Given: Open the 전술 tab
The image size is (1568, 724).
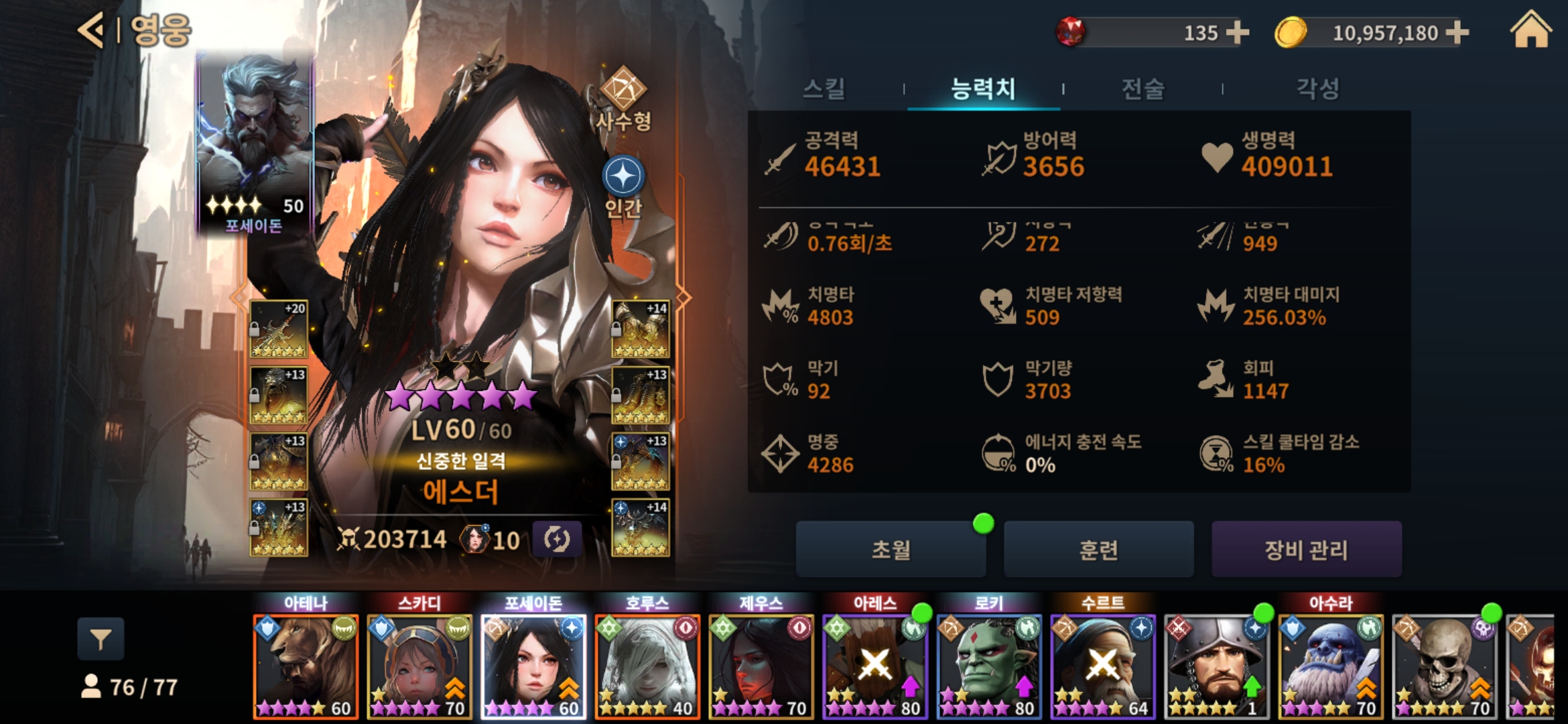Looking at the screenshot, I should (x=1142, y=88).
